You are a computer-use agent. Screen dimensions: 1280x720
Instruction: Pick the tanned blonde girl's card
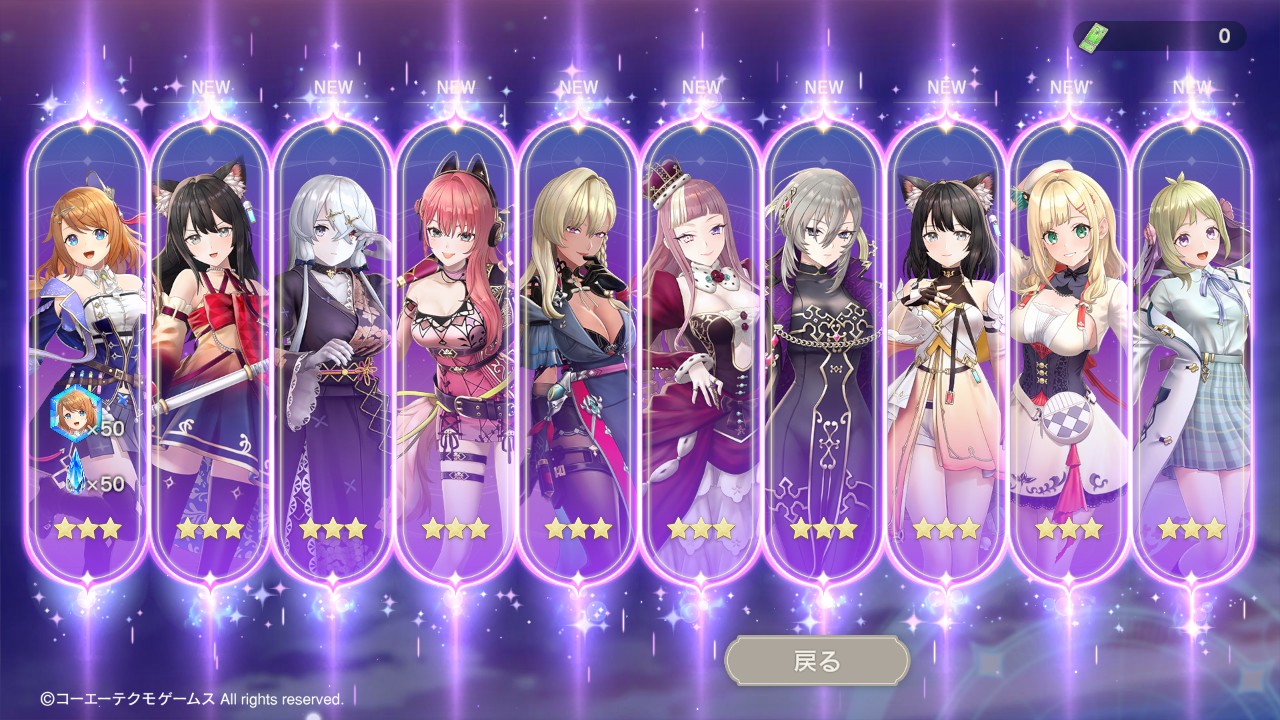pos(578,340)
